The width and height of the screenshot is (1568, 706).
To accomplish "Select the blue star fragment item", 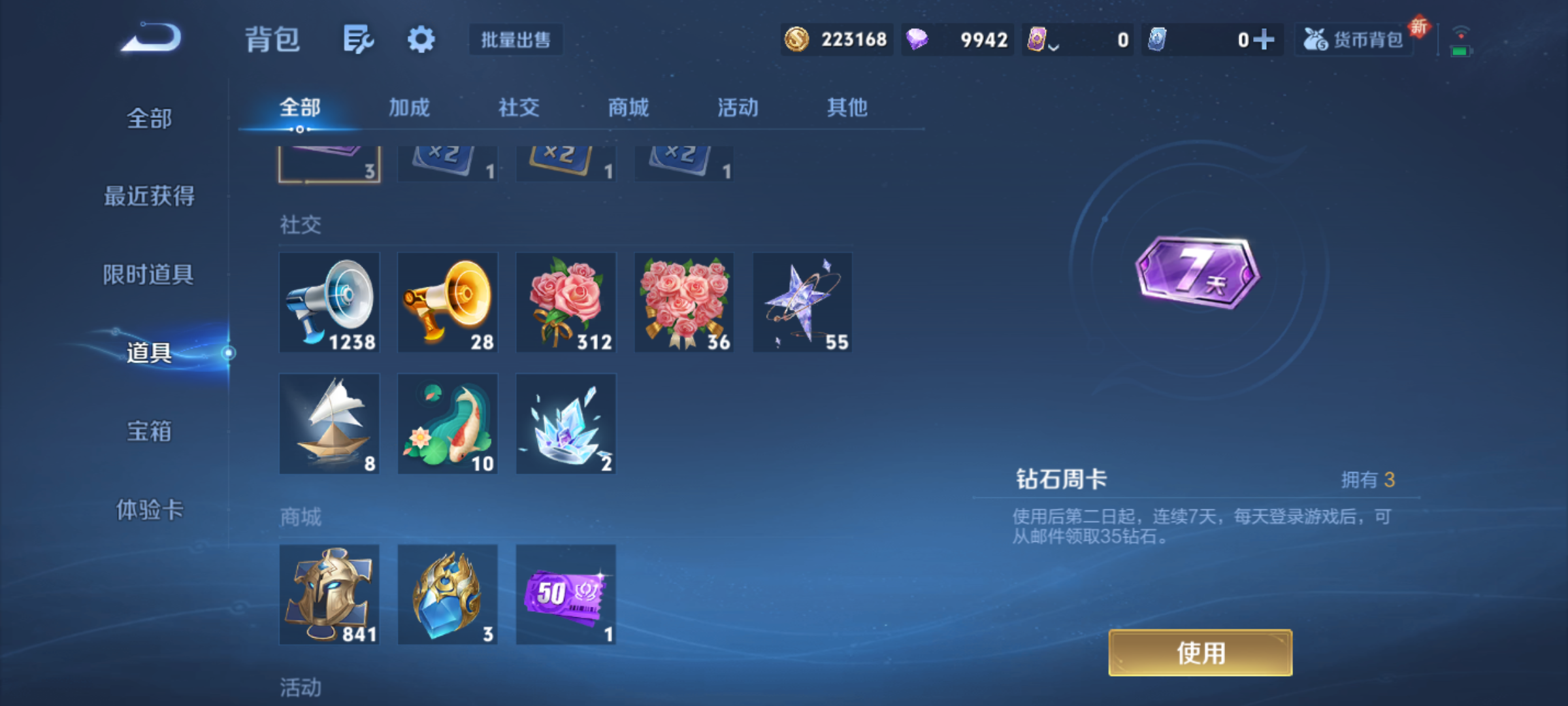I will pyautogui.click(x=802, y=302).
